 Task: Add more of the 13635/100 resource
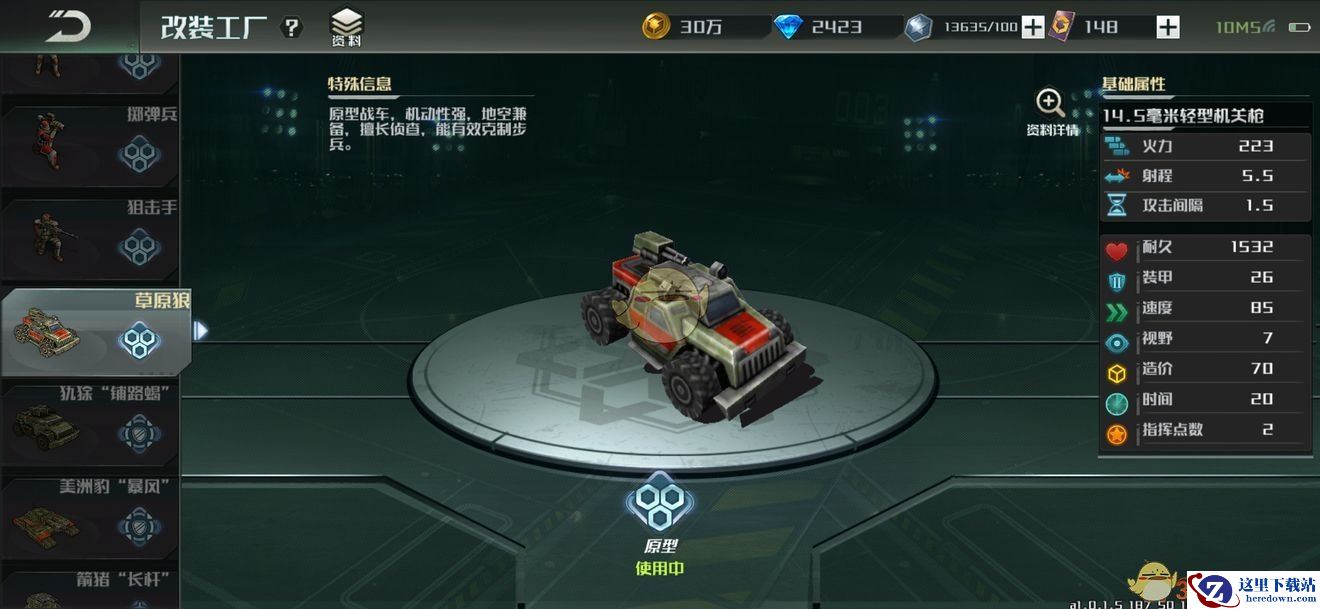1033,27
